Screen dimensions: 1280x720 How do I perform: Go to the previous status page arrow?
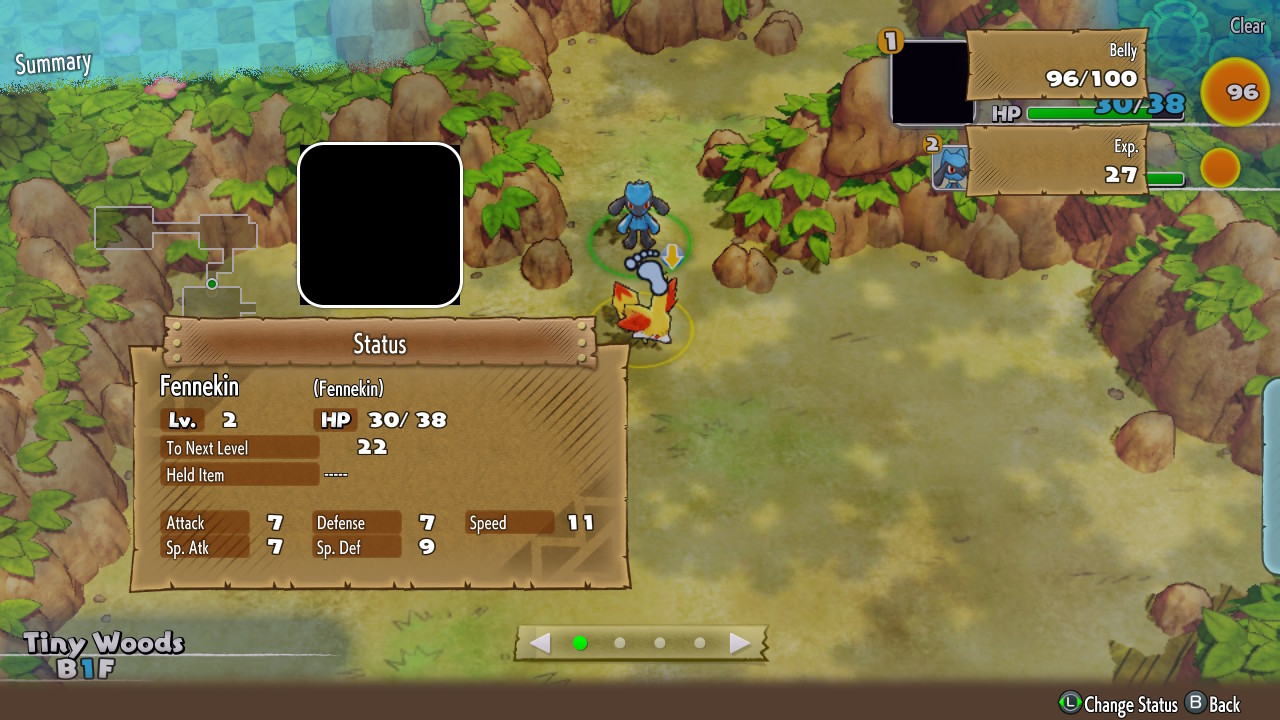[540, 643]
